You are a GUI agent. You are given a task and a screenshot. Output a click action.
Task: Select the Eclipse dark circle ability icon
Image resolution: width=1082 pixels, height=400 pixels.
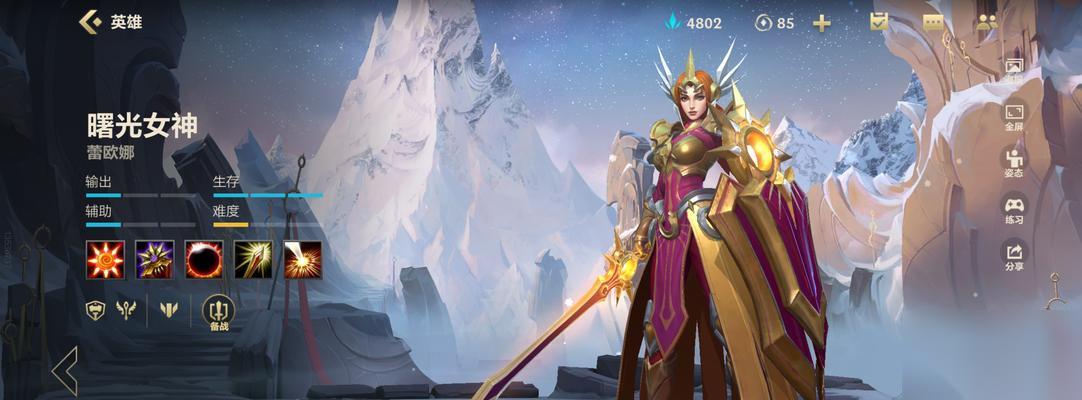tap(203, 259)
